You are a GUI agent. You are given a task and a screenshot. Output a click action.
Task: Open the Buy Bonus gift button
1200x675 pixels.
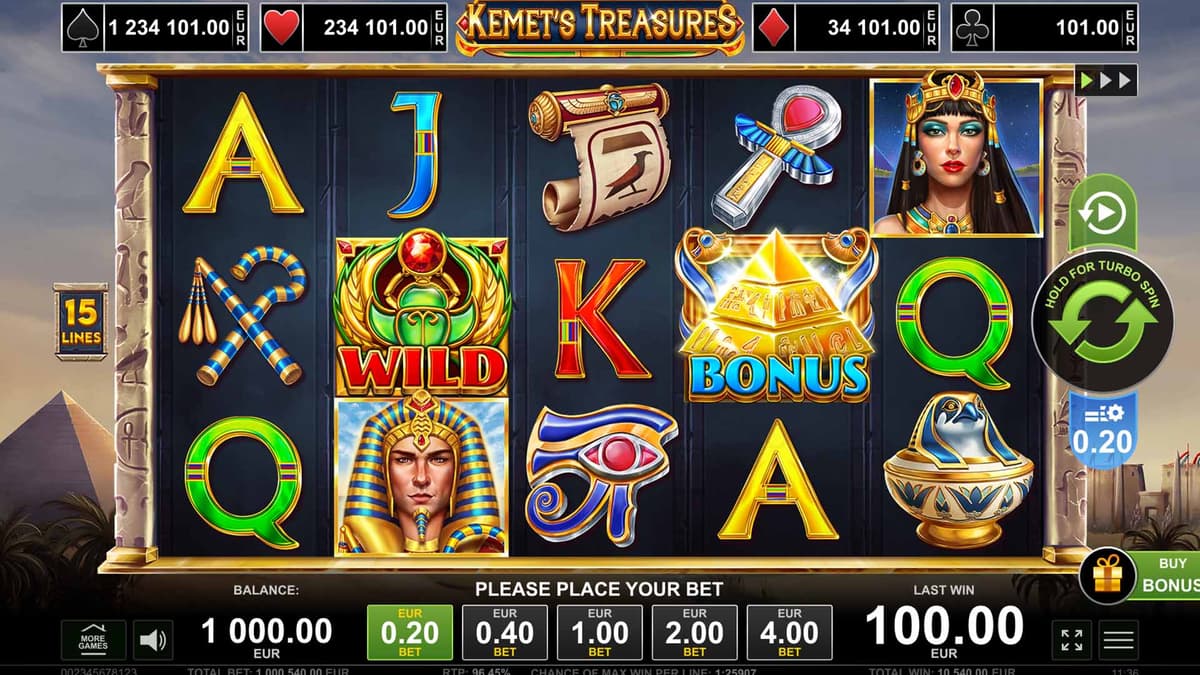(1108, 577)
